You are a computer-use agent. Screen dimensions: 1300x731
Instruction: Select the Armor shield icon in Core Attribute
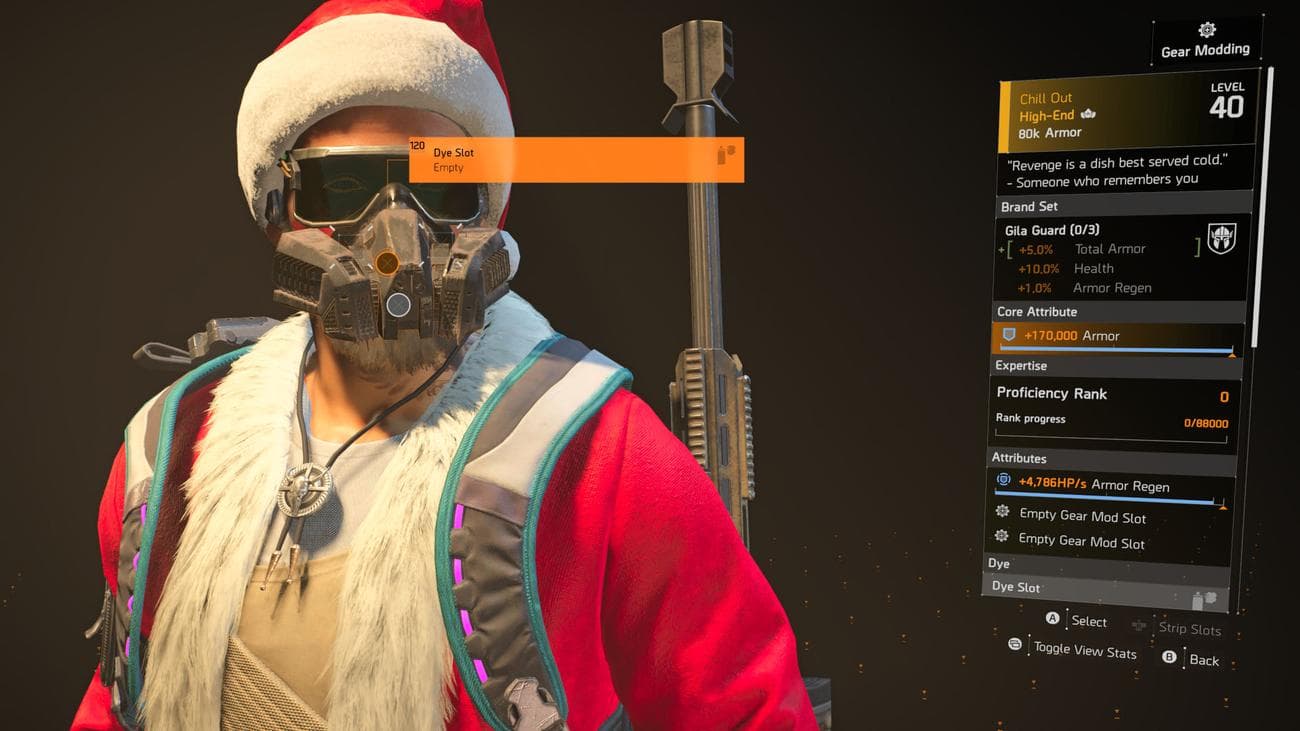click(x=1010, y=336)
